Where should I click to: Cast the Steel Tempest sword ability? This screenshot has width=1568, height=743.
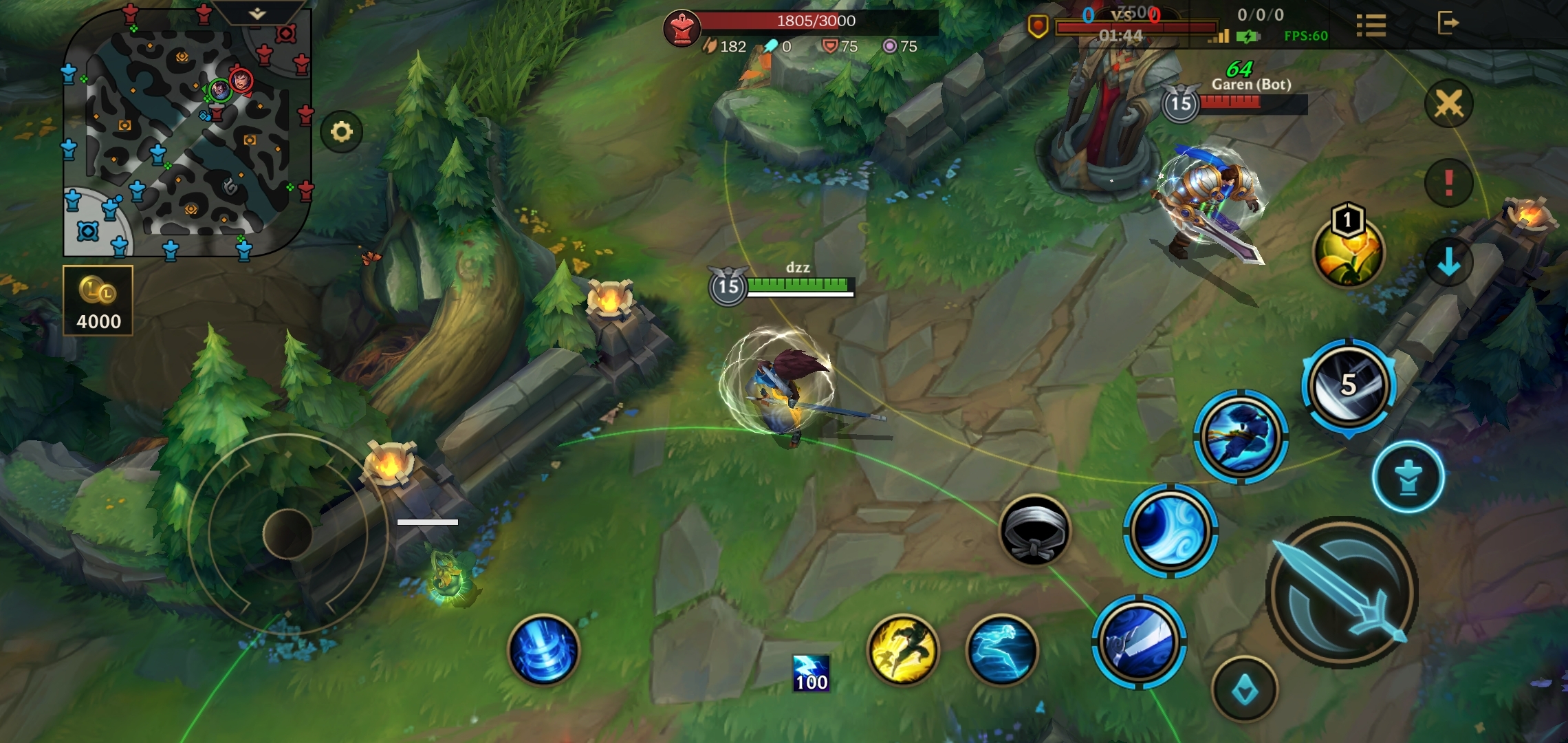pyautogui.click(x=1139, y=642)
